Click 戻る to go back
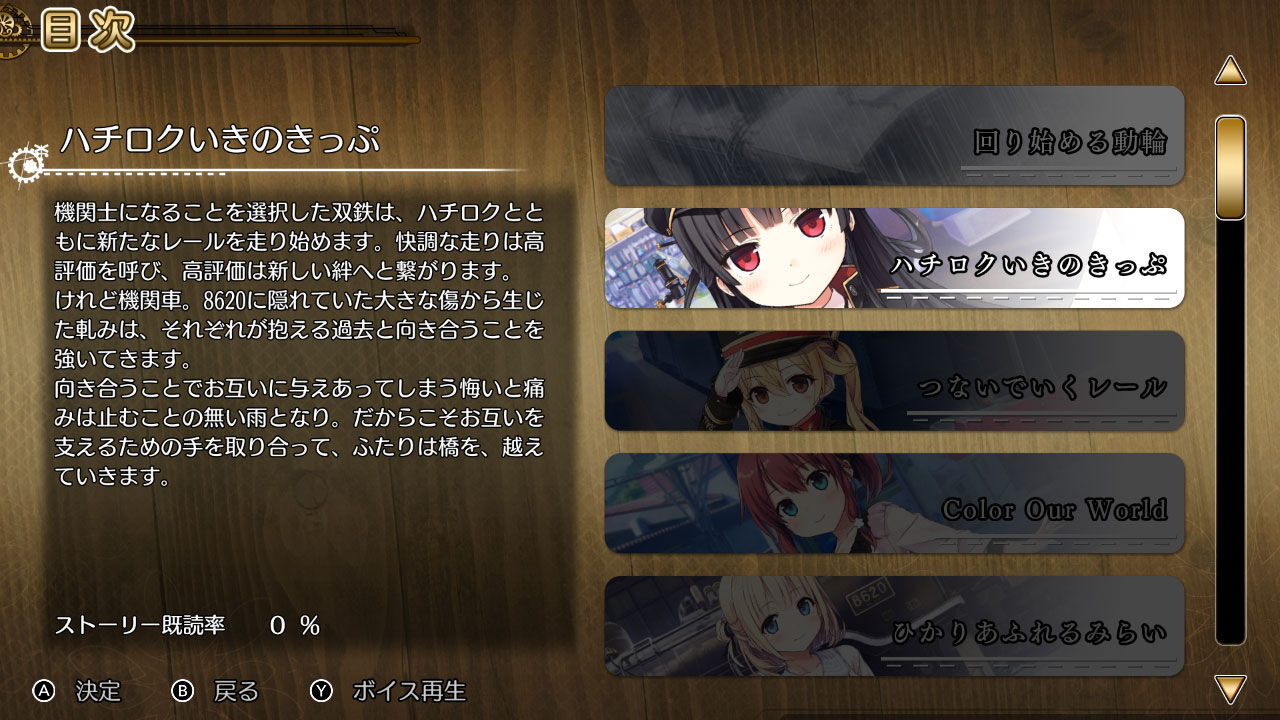 pos(237,691)
